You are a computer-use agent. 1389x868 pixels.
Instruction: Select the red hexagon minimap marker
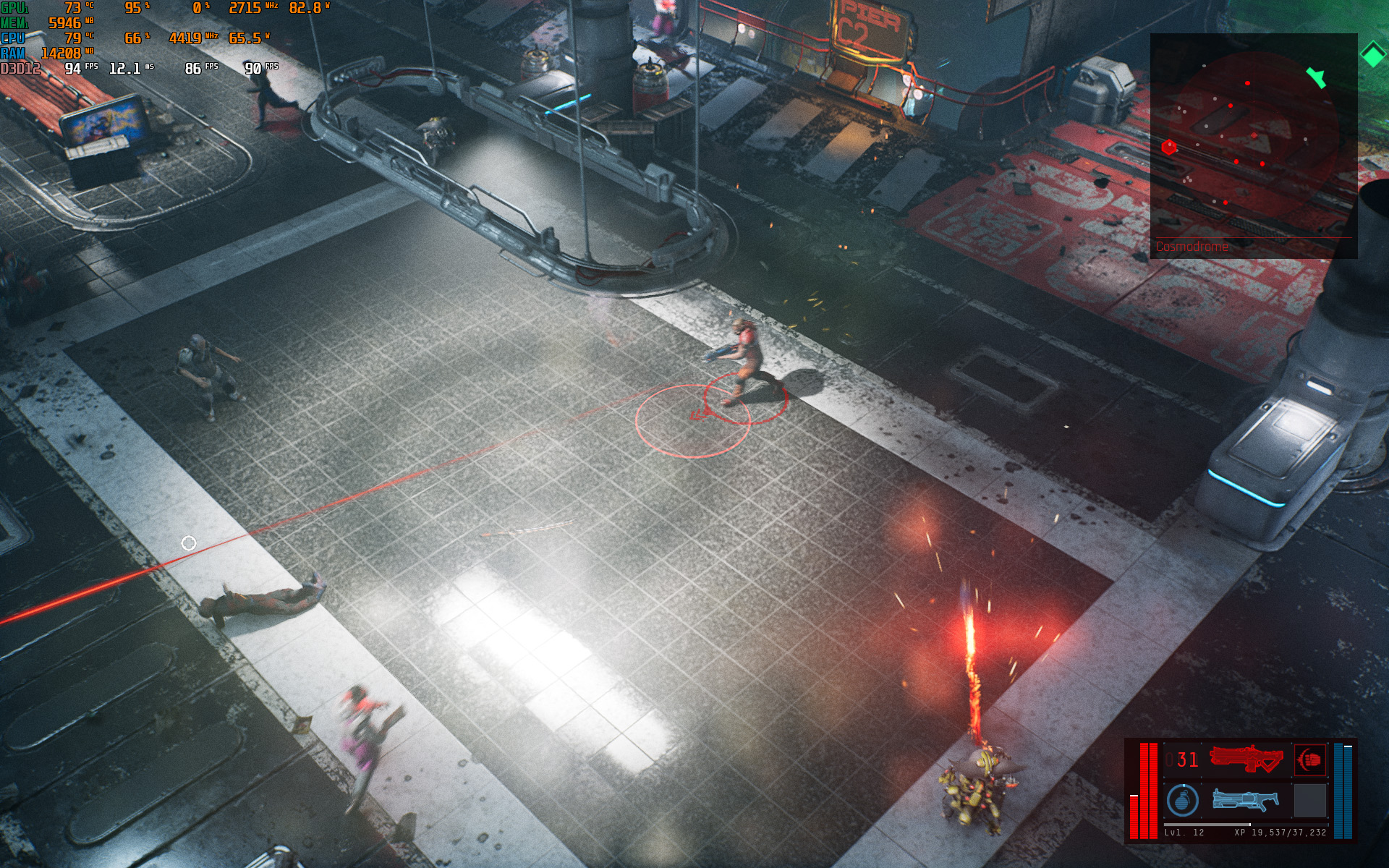(1168, 148)
